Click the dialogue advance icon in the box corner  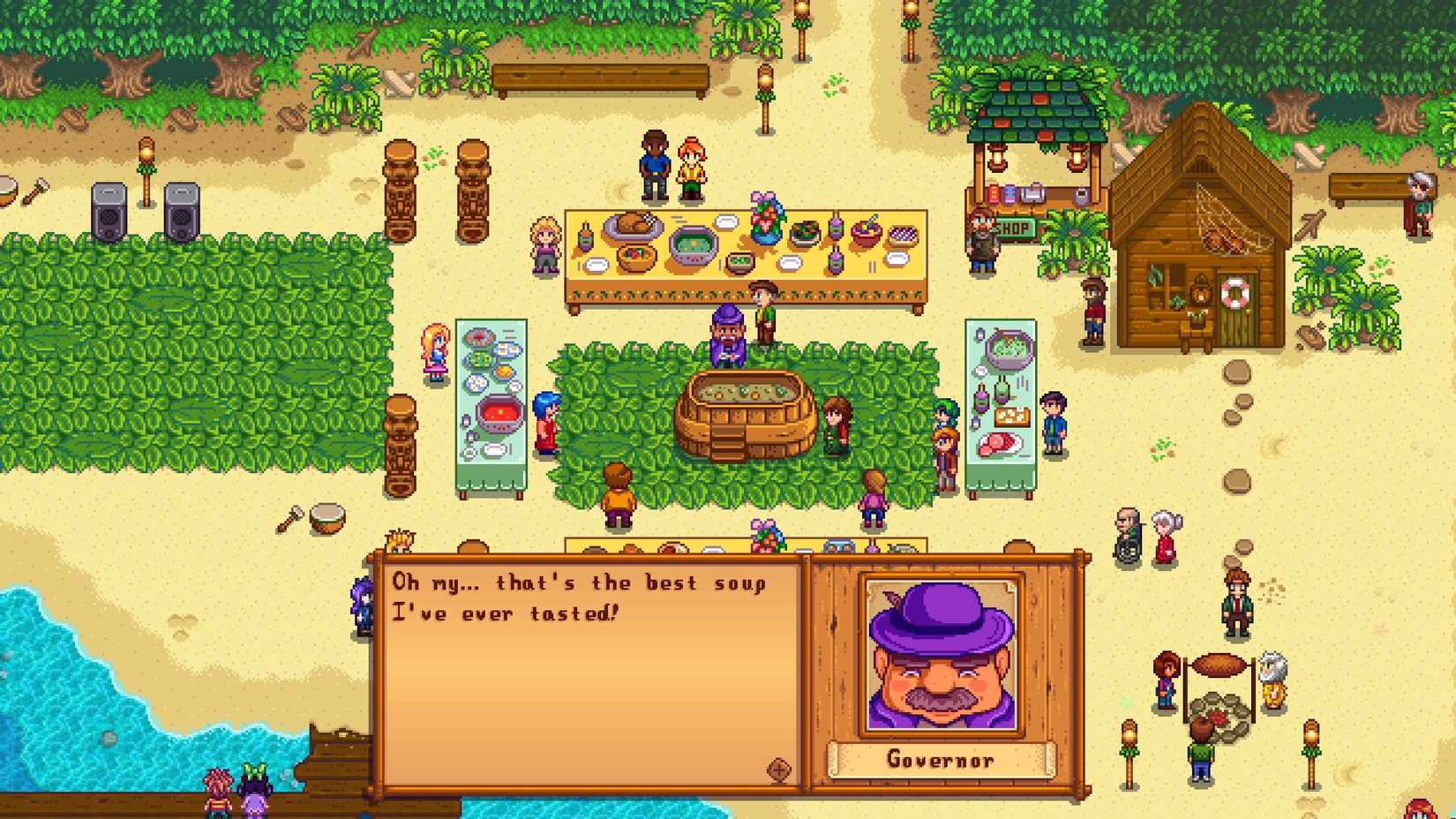778,770
